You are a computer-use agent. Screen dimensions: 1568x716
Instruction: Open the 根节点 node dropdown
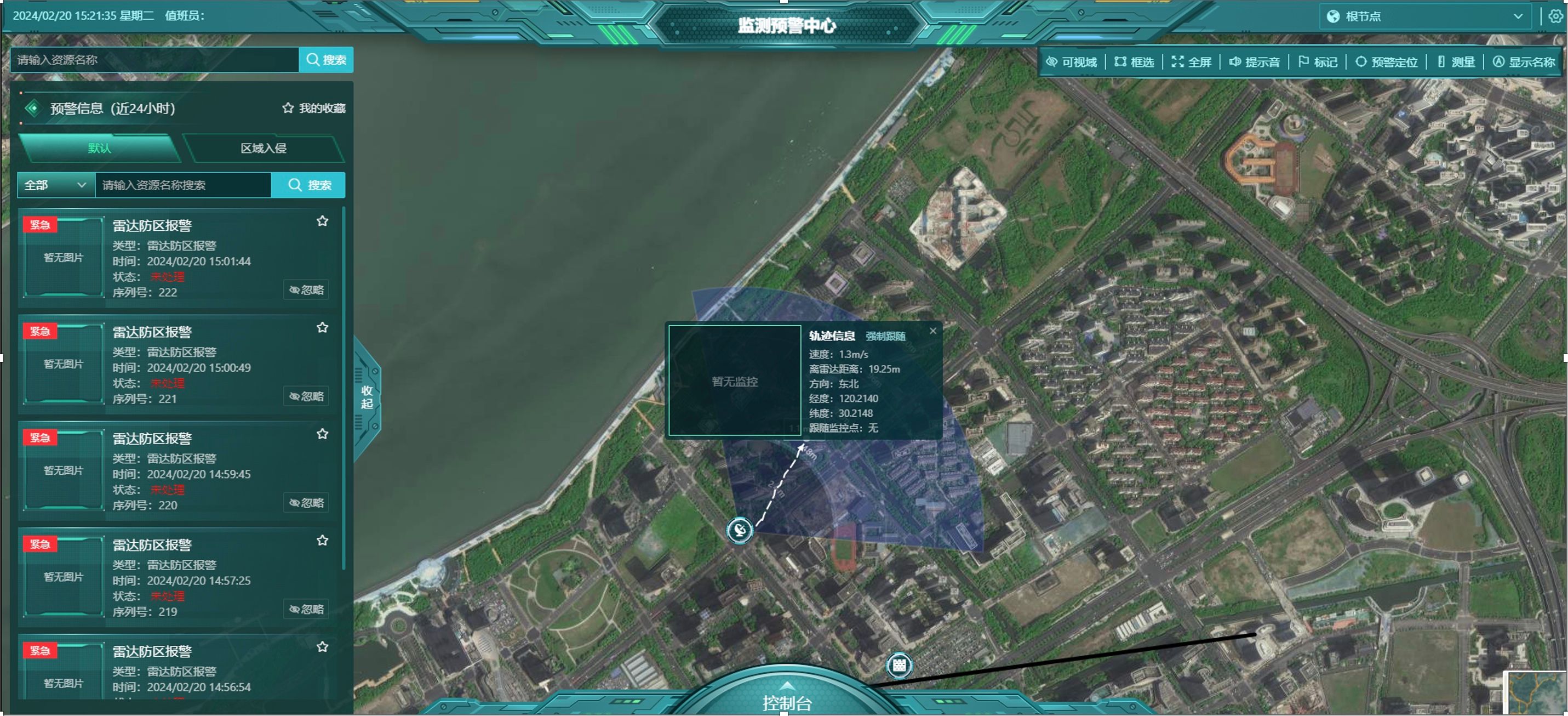pos(1425,16)
